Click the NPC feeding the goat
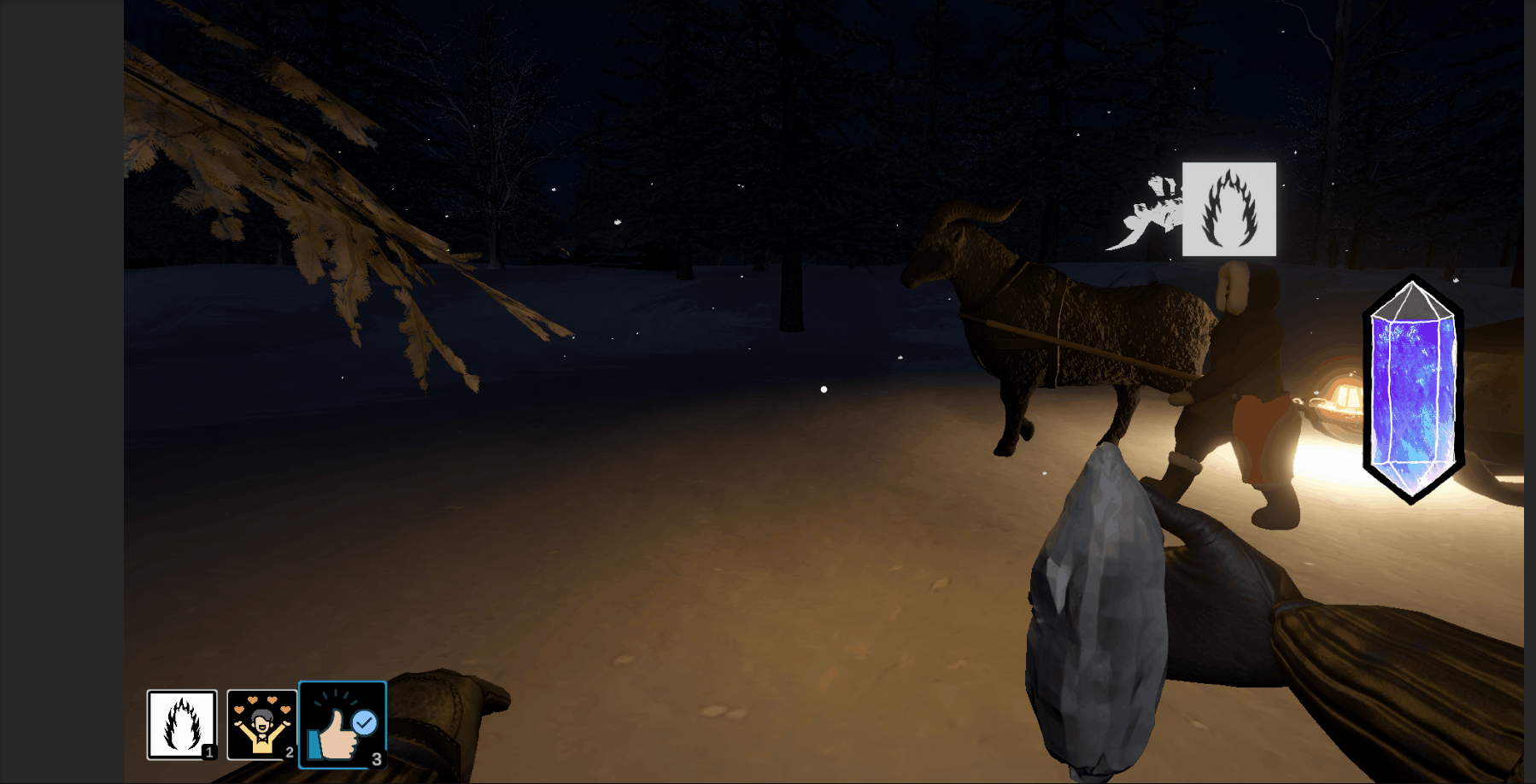The width and height of the screenshot is (1536, 784). 1239,393
